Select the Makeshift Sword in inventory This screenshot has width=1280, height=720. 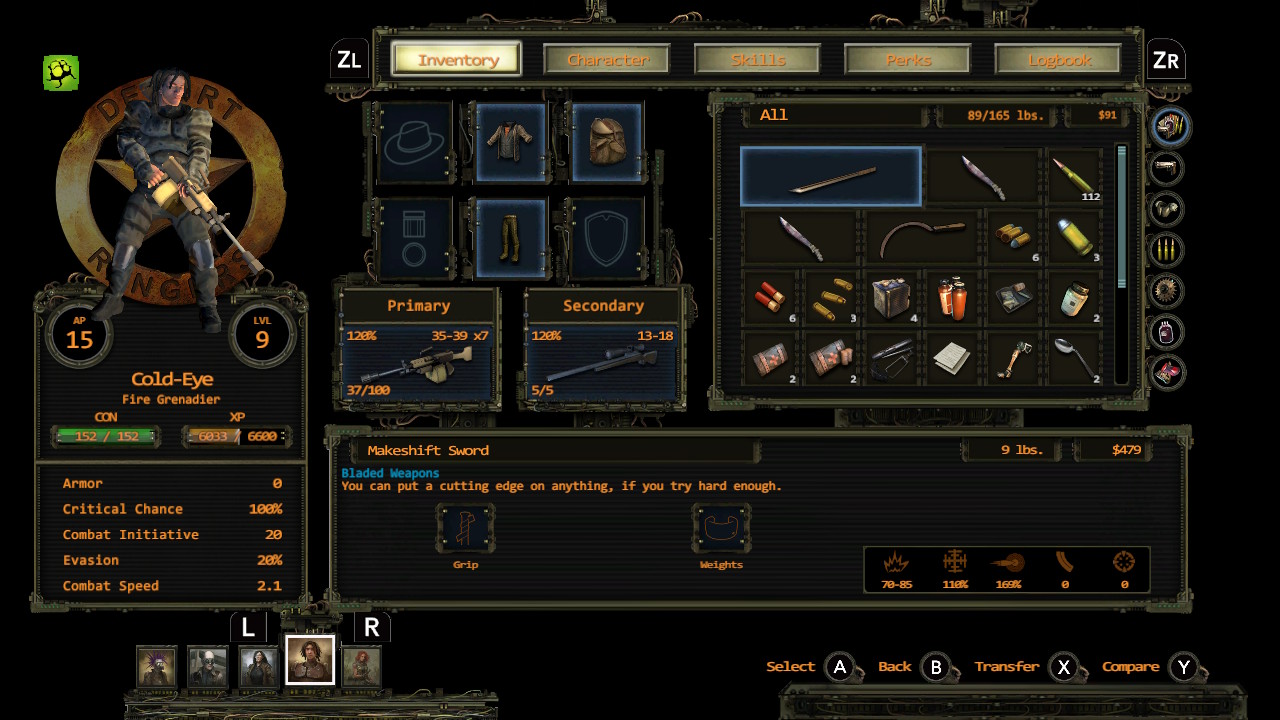pyautogui.click(x=831, y=177)
